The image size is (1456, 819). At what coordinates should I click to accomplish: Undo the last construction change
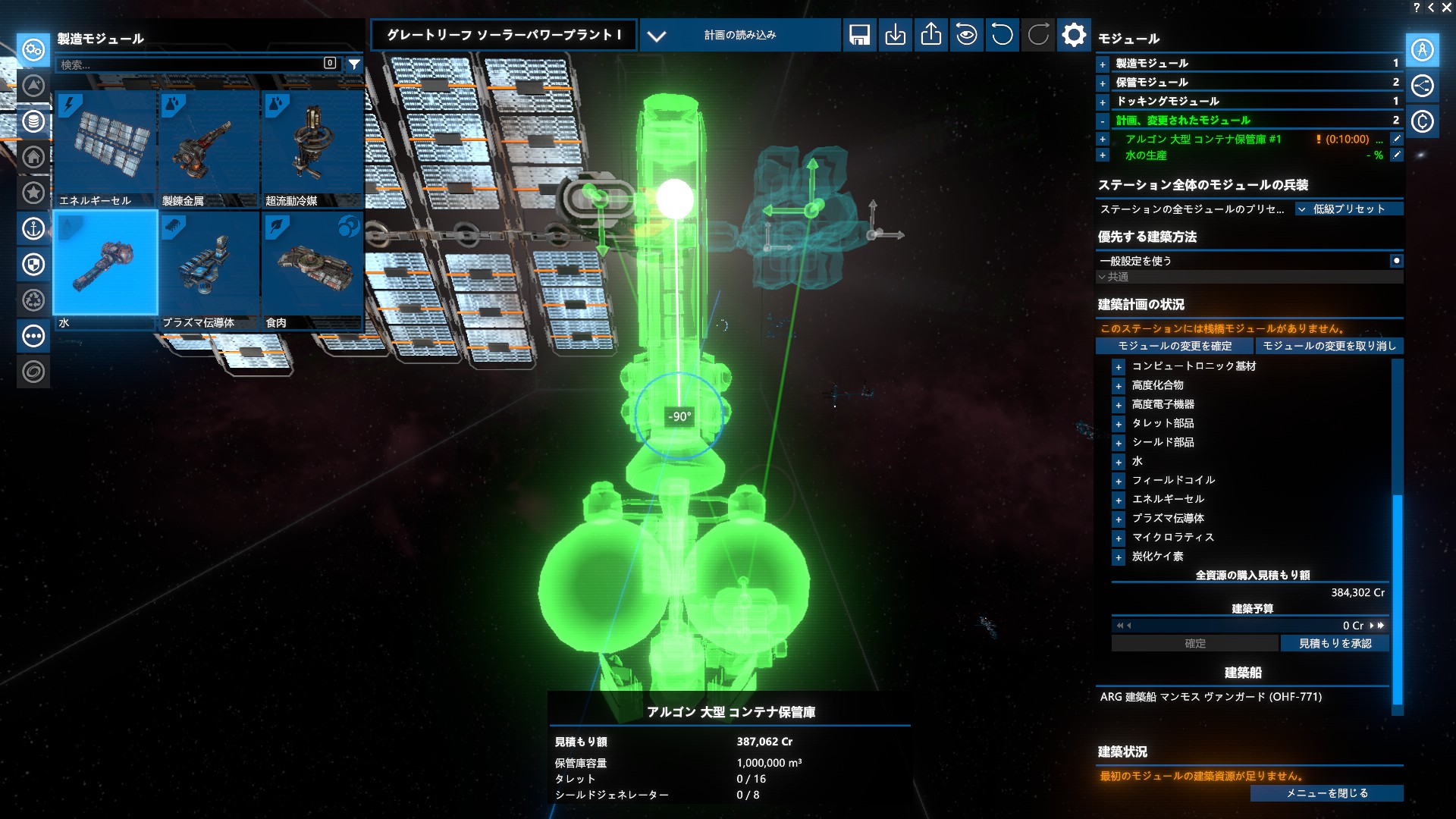(1002, 35)
